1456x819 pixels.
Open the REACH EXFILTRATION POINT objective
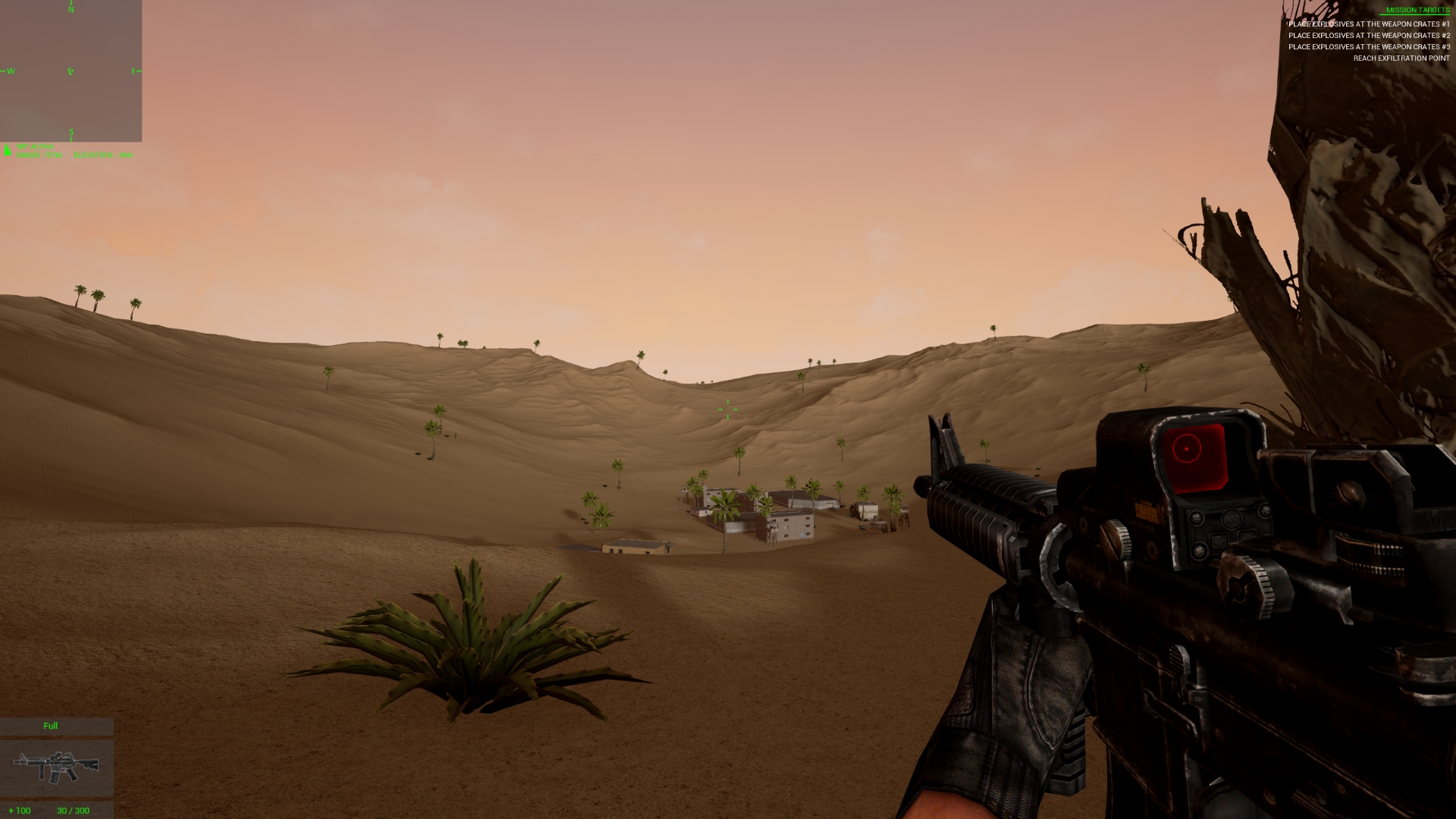point(1401,58)
